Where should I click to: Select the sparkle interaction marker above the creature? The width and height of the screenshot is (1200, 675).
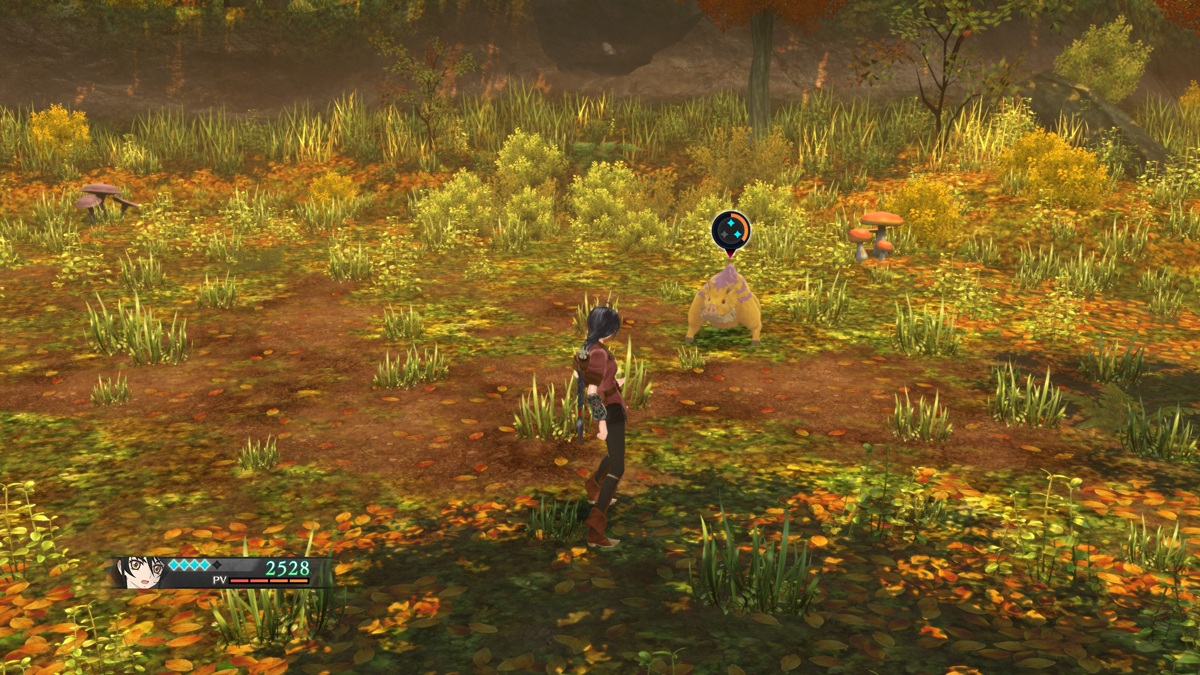tap(731, 230)
